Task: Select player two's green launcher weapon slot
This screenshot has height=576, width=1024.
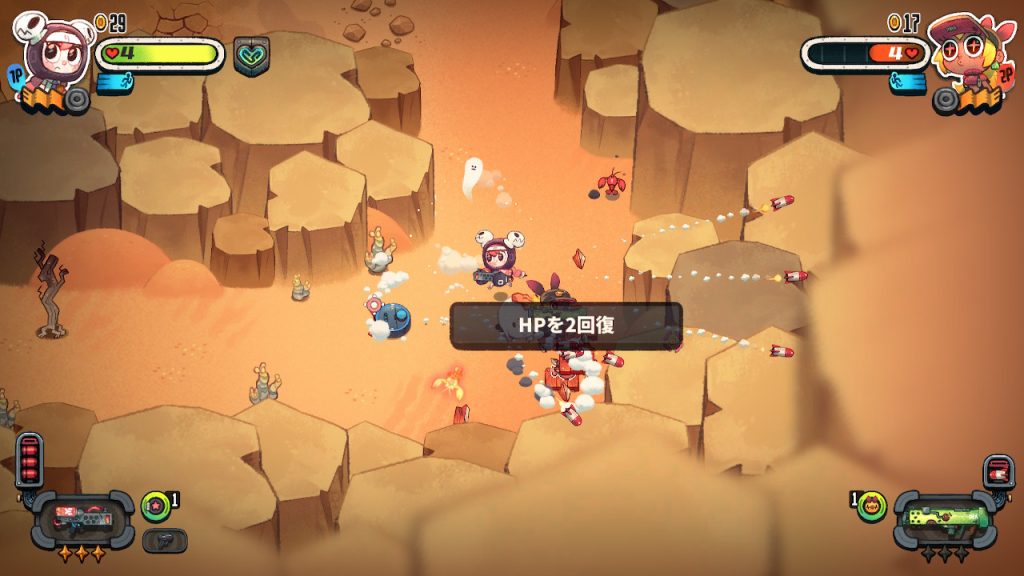Action: [944, 519]
